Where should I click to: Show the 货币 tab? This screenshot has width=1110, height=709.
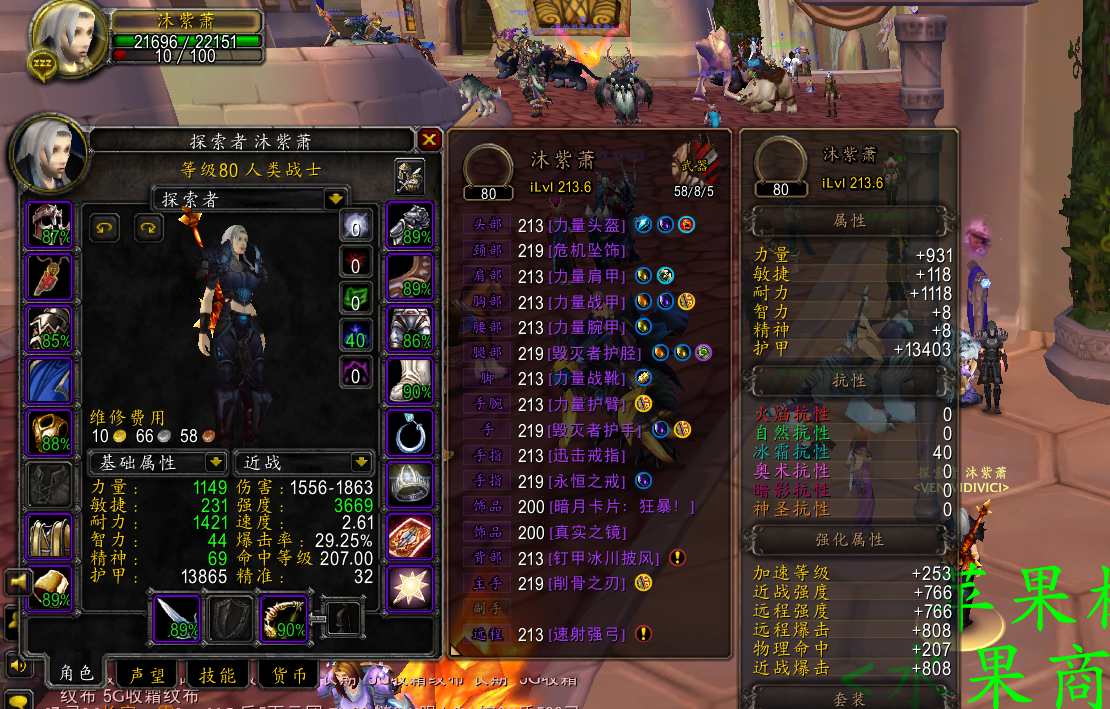click(287, 676)
